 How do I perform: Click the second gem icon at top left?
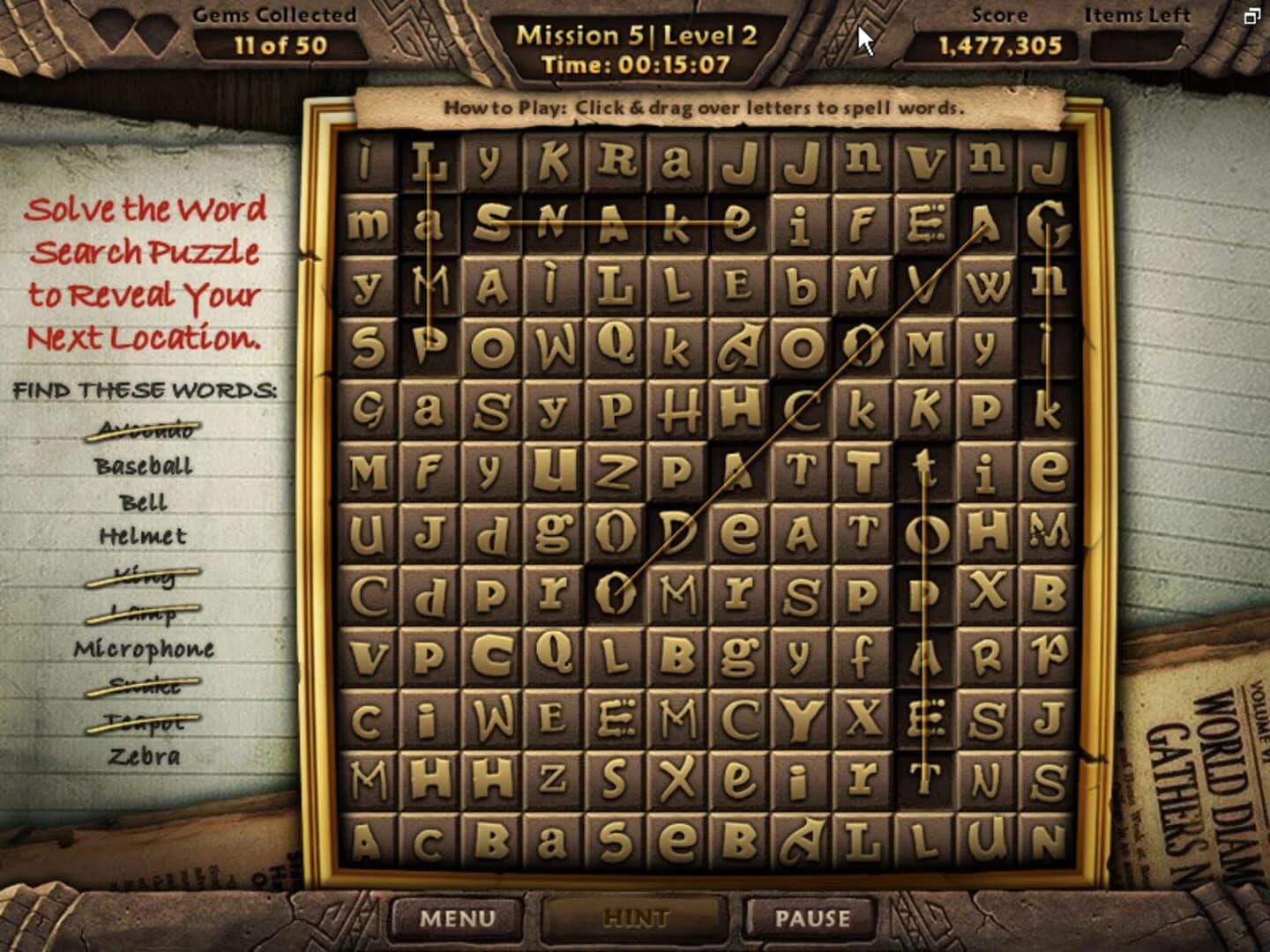click(x=157, y=33)
